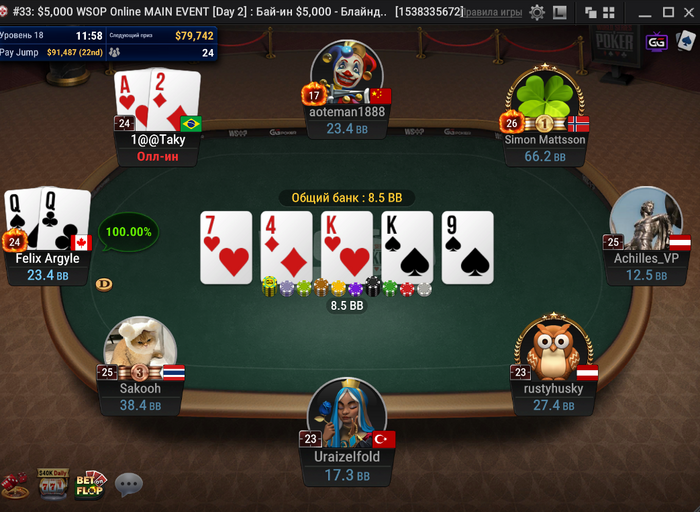Open the dice and roulette casino games
Viewport: 700px width, 512px height.
[16, 485]
